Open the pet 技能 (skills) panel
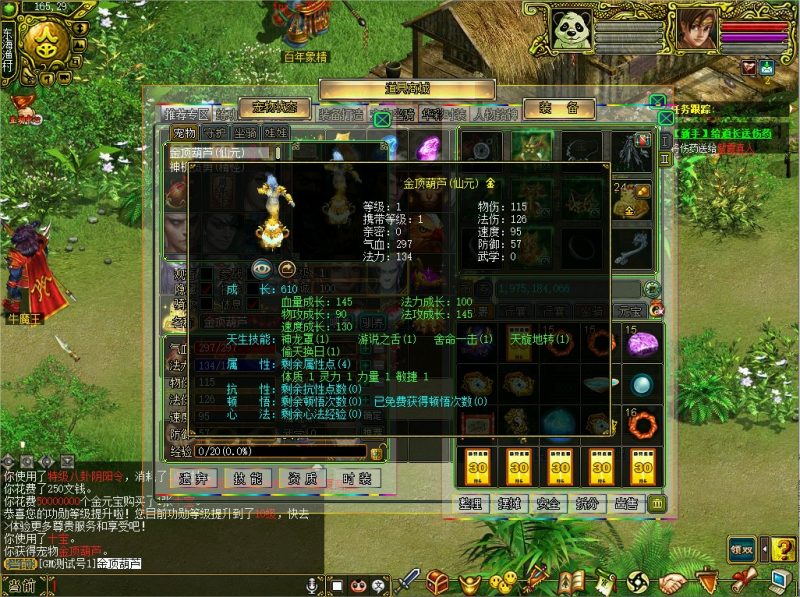The width and height of the screenshot is (800, 597). coord(249,478)
